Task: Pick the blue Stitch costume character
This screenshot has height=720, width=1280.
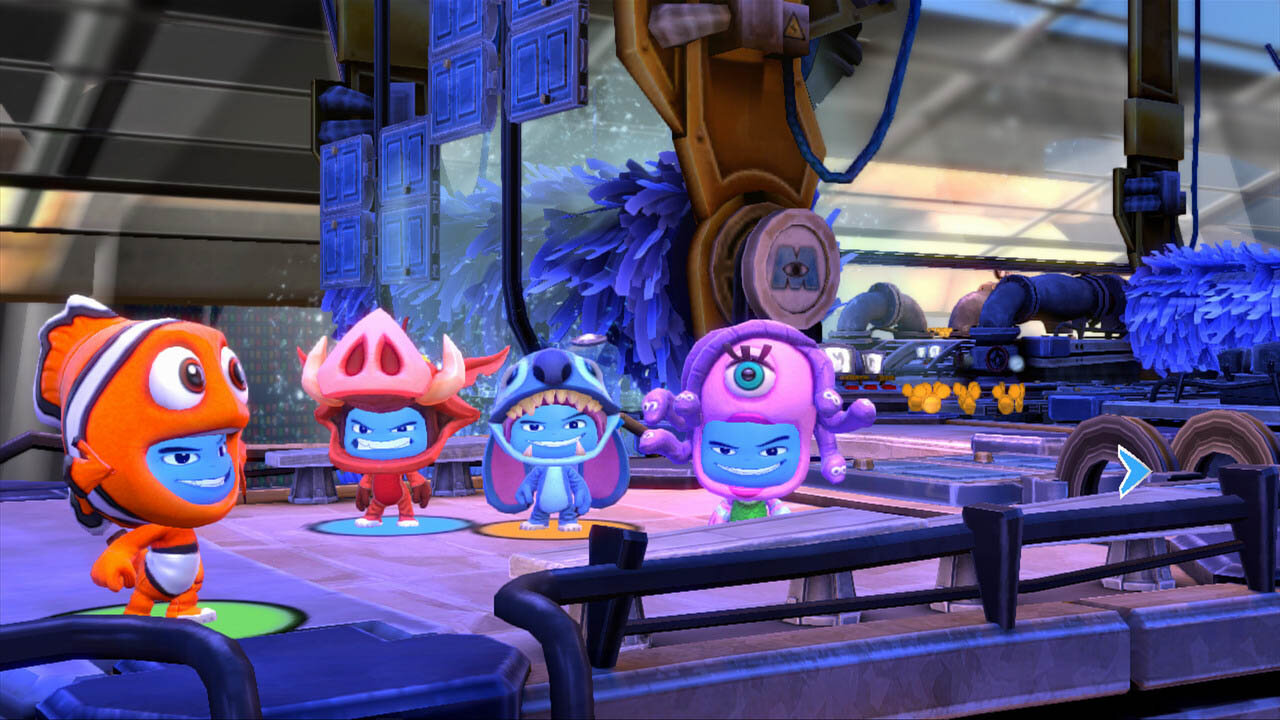Action: tap(553, 443)
